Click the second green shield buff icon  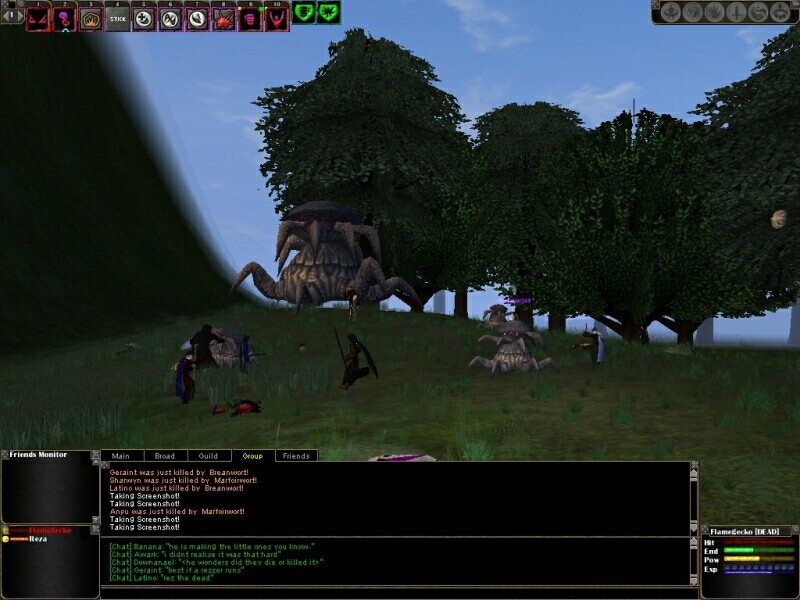pyautogui.click(x=328, y=12)
